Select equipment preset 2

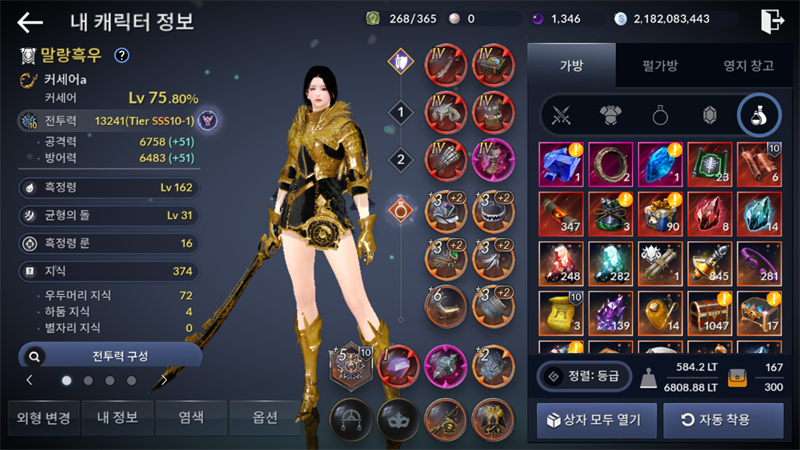(401, 159)
